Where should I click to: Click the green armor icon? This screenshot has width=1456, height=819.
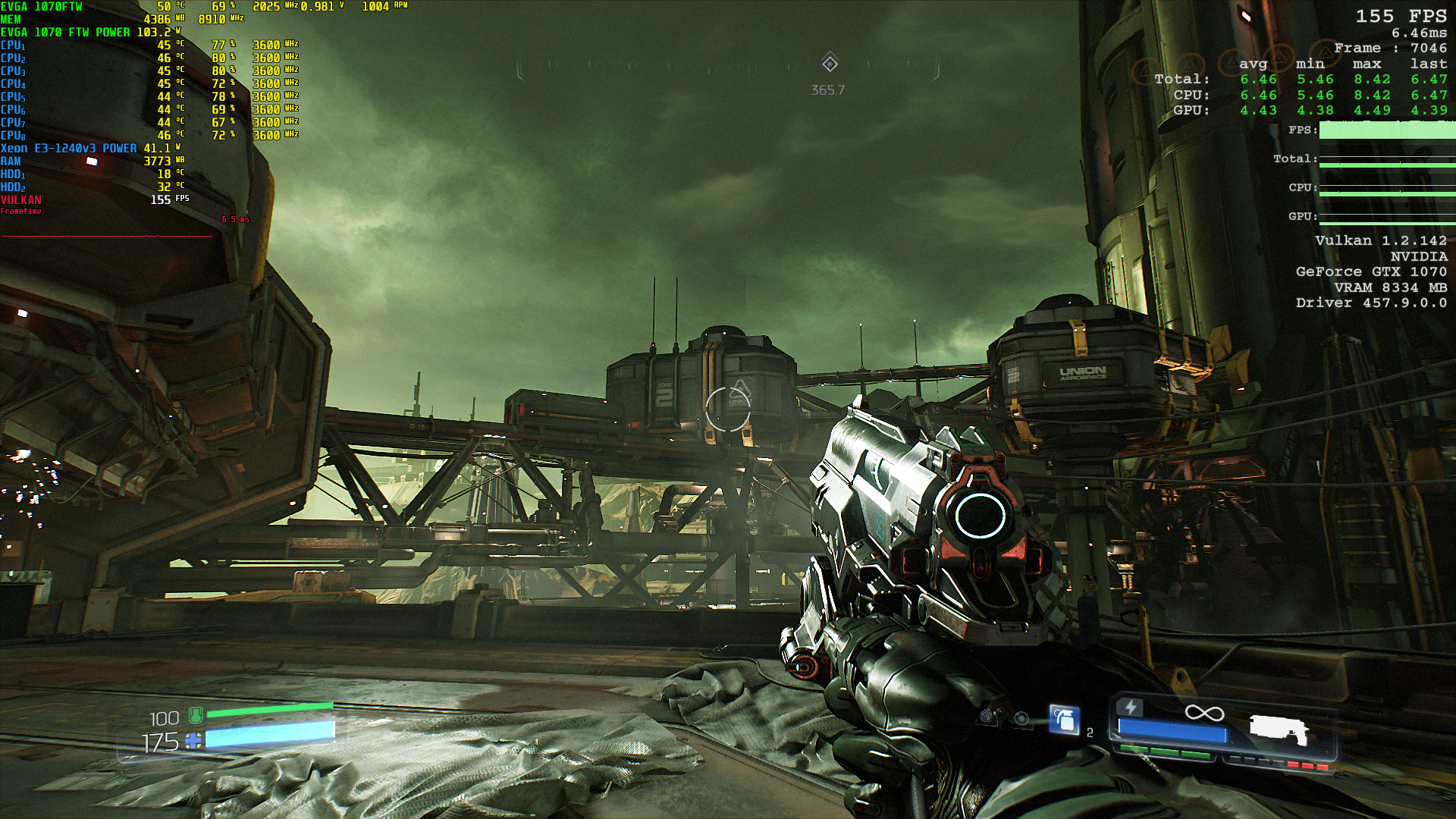[196, 714]
